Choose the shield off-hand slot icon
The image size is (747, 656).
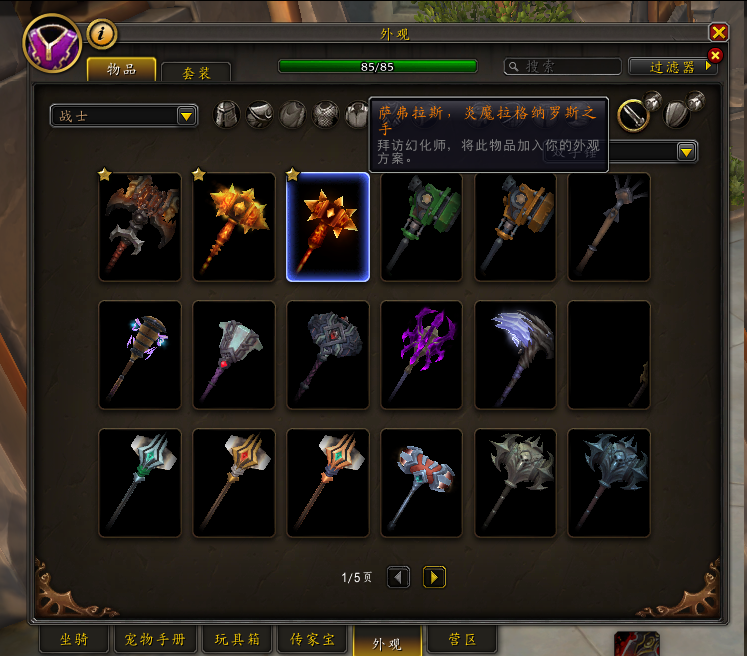coord(677,115)
